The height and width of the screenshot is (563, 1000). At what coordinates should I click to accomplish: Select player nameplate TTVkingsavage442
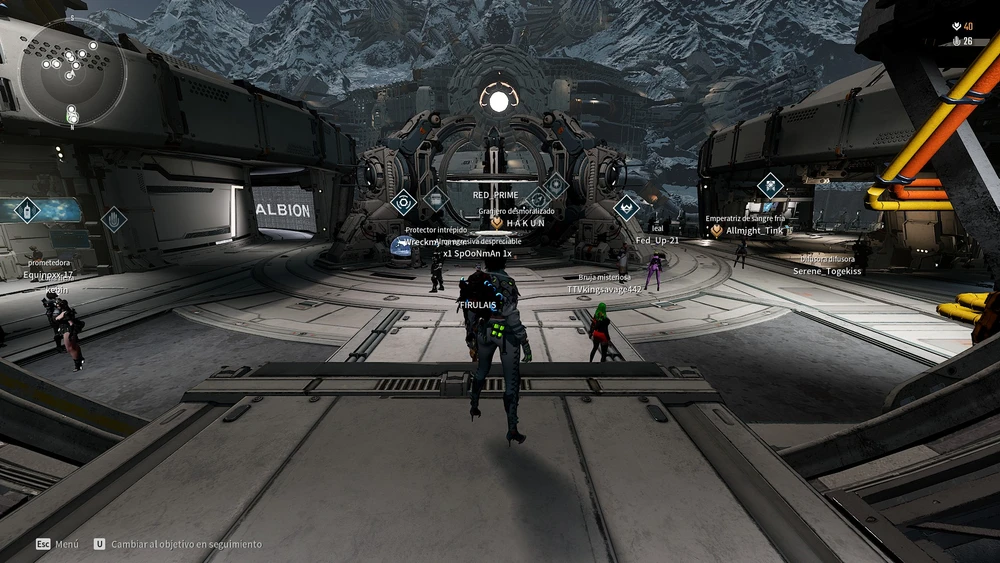pyautogui.click(x=605, y=289)
